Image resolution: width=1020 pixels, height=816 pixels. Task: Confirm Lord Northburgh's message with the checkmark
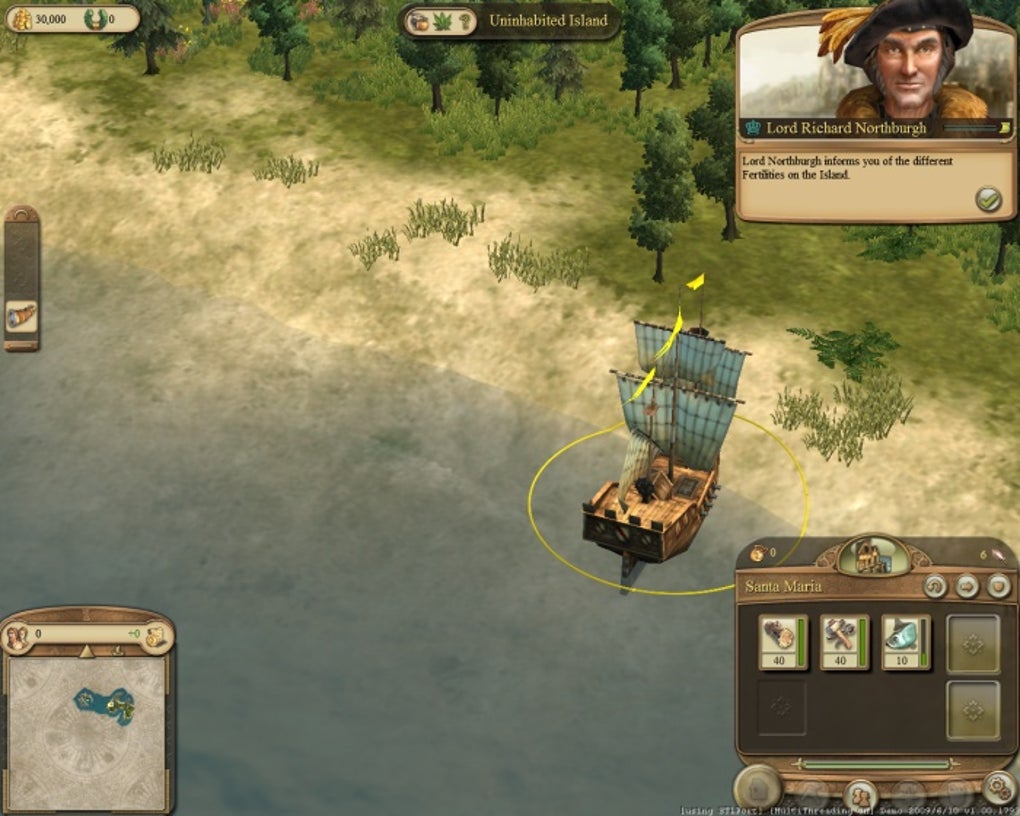[988, 199]
